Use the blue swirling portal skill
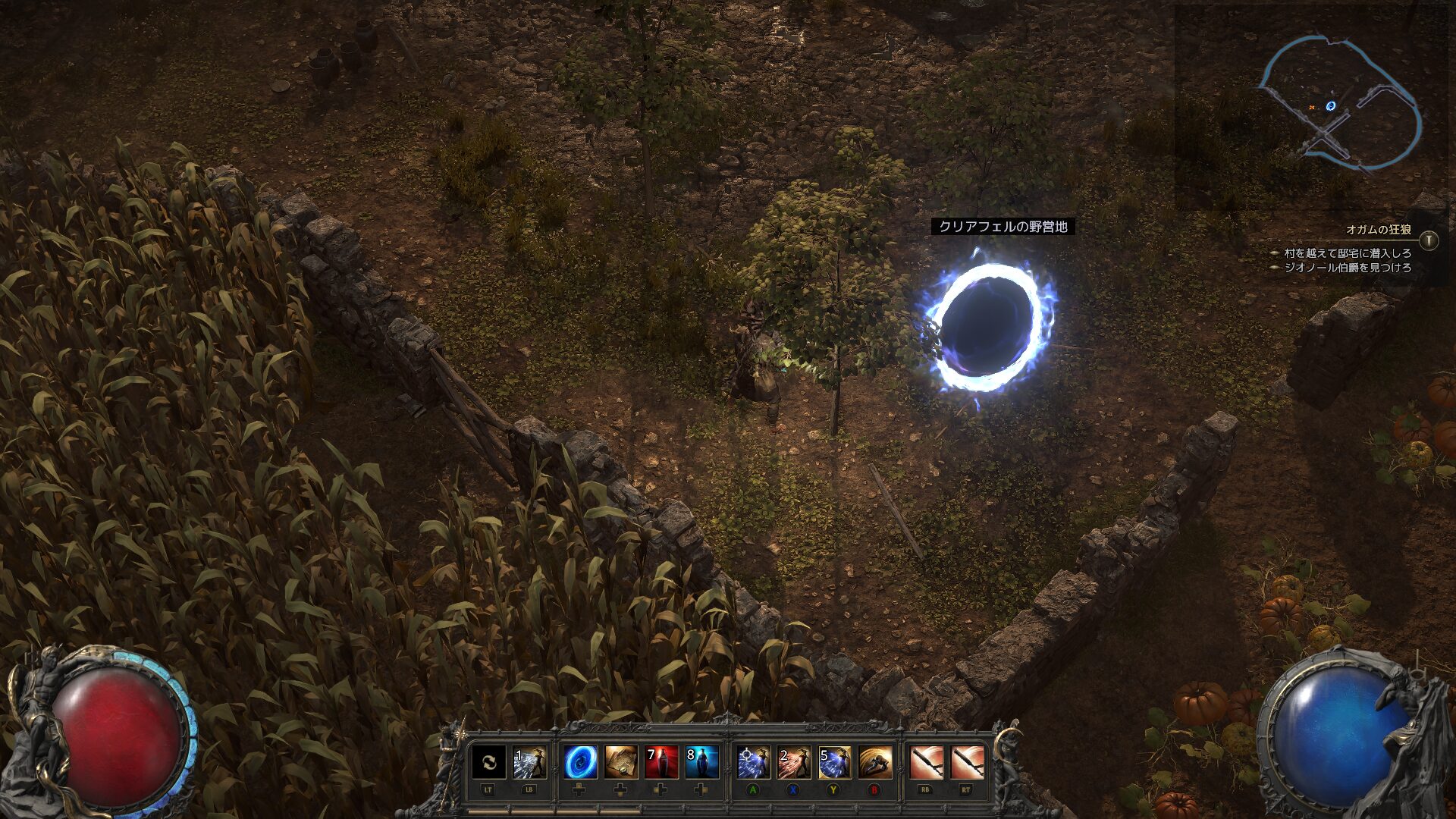This screenshot has width=1456, height=819. (x=580, y=762)
